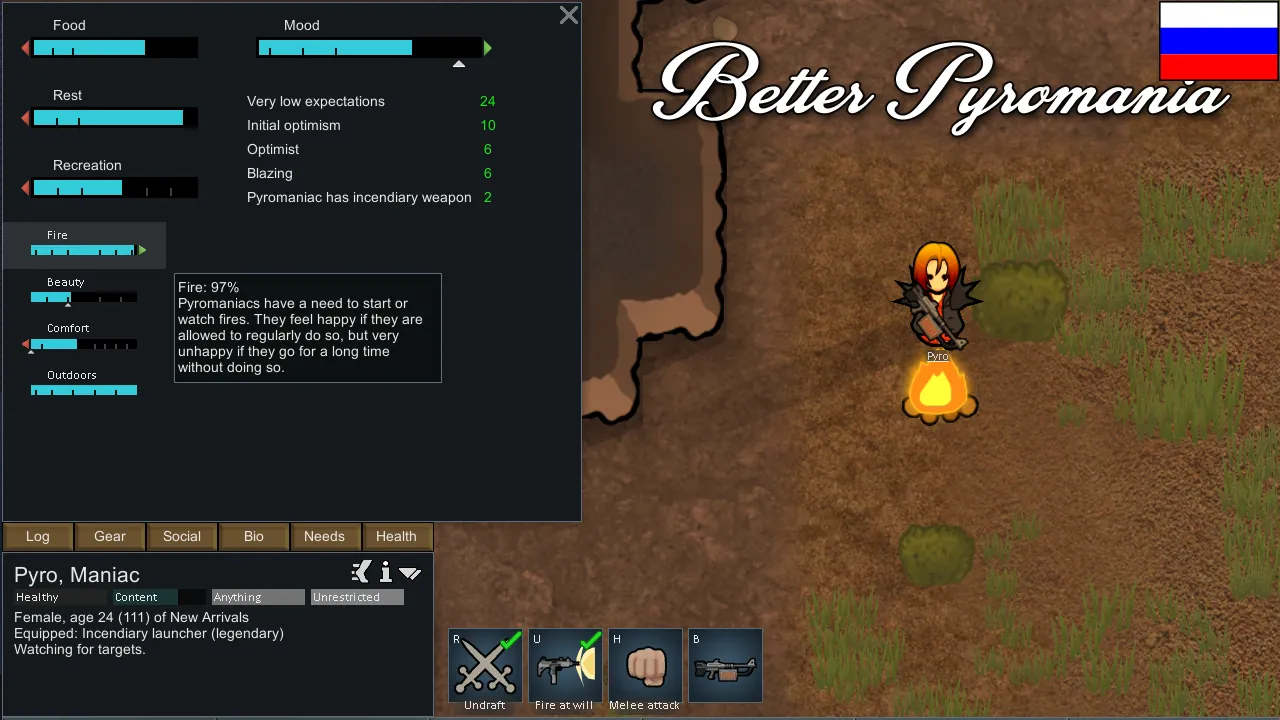Screen dimensions: 1280x720
Task: Open the info card 'i' icon
Action: tap(386, 573)
